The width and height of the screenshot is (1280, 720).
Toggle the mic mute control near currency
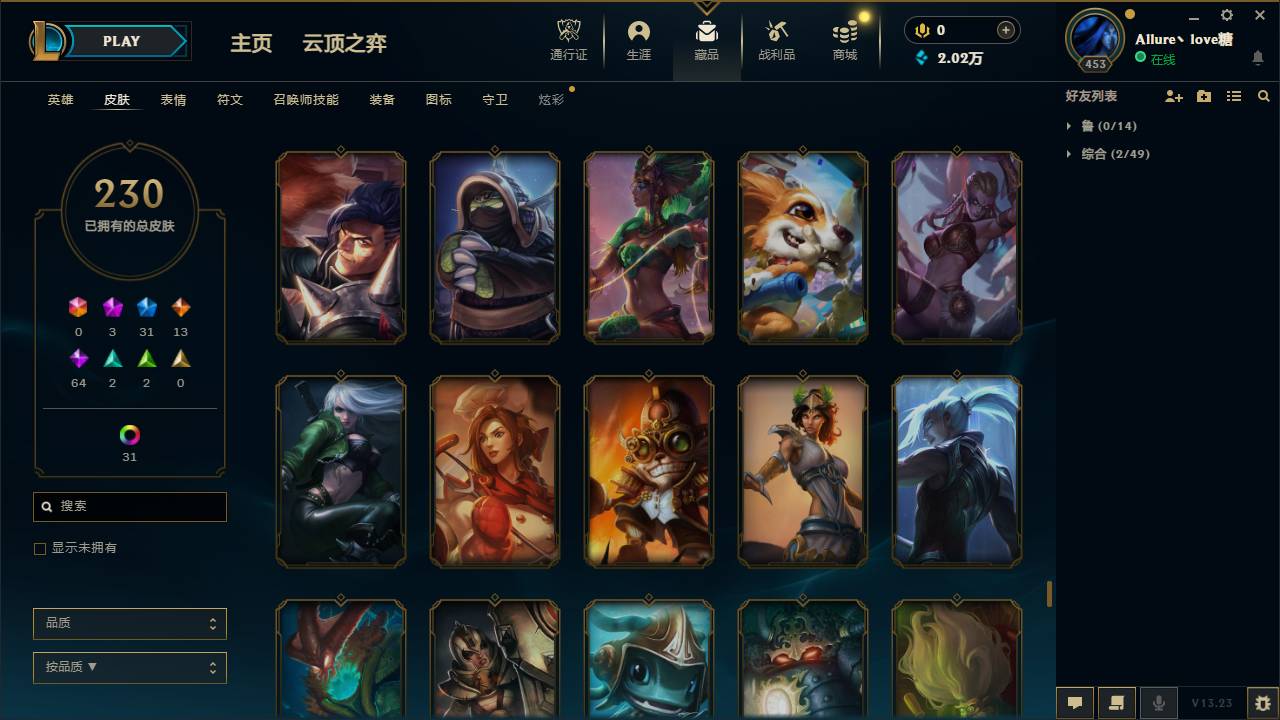click(x=921, y=30)
